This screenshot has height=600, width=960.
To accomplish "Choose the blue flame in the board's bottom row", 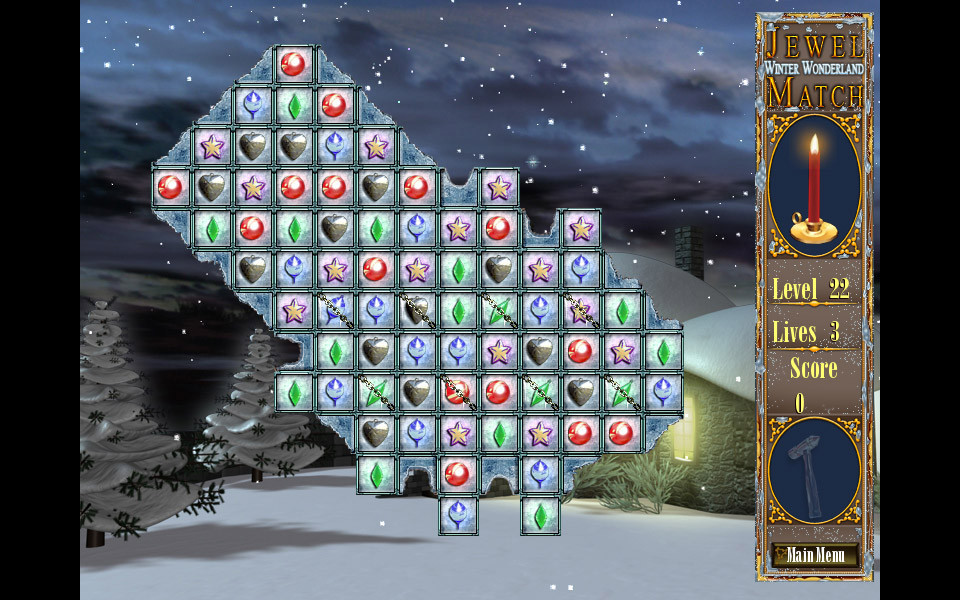I will (458, 515).
